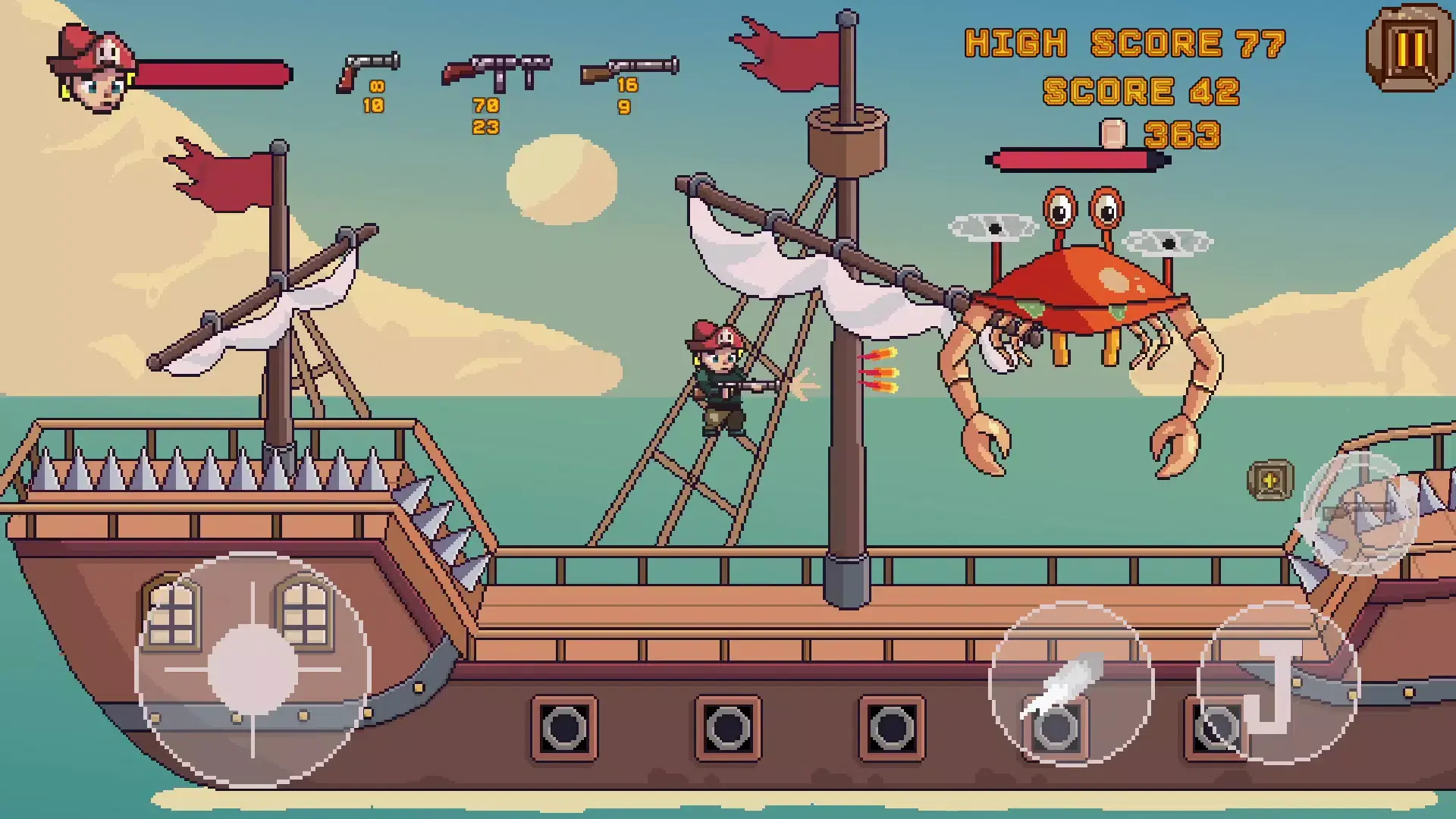Tap the SCORE 42 label

[x=1141, y=93]
